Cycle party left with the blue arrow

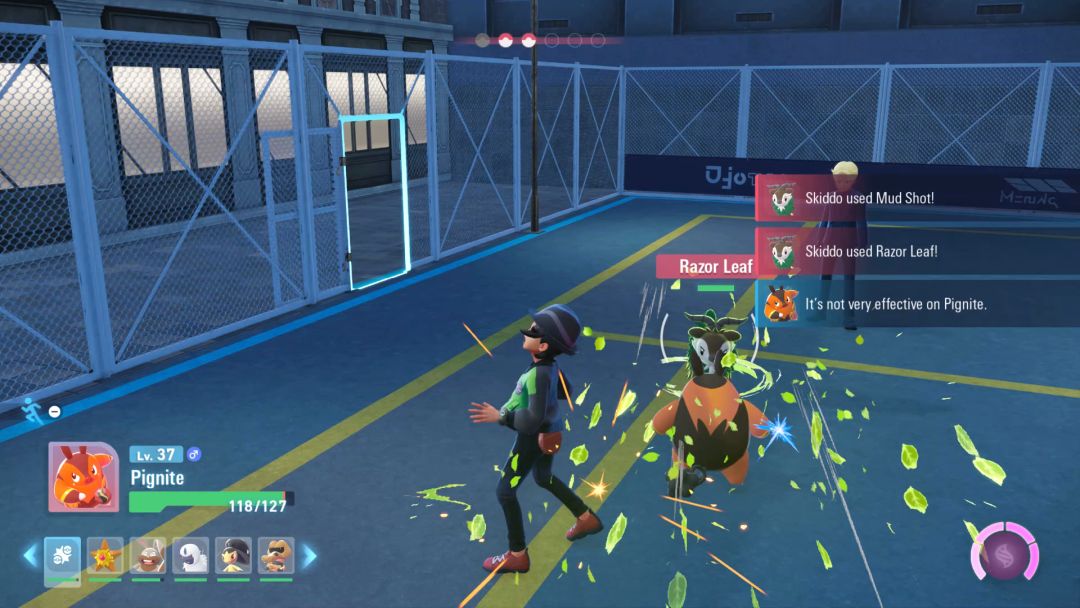click(x=30, y=555)
